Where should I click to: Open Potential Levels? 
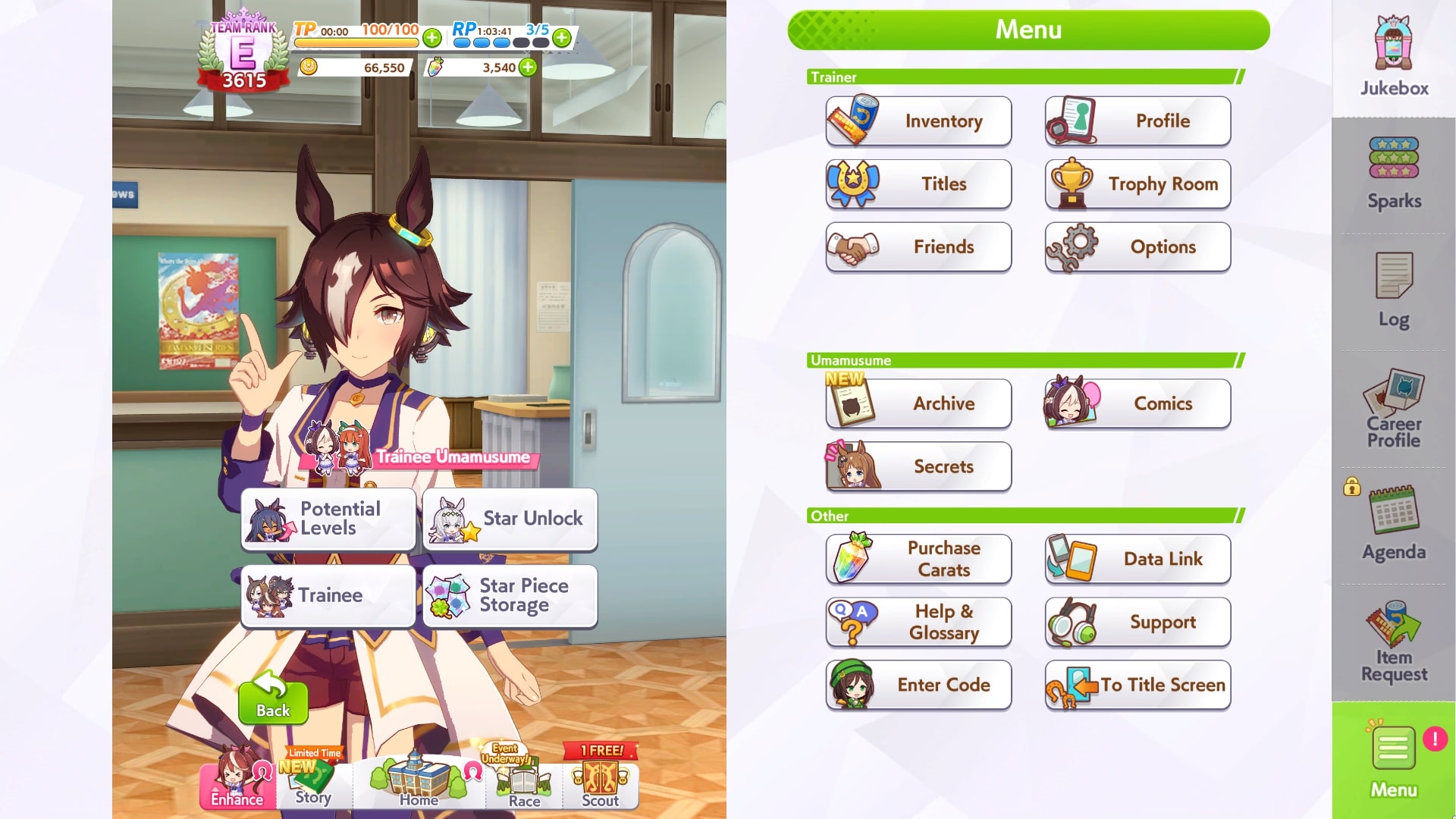328,519
